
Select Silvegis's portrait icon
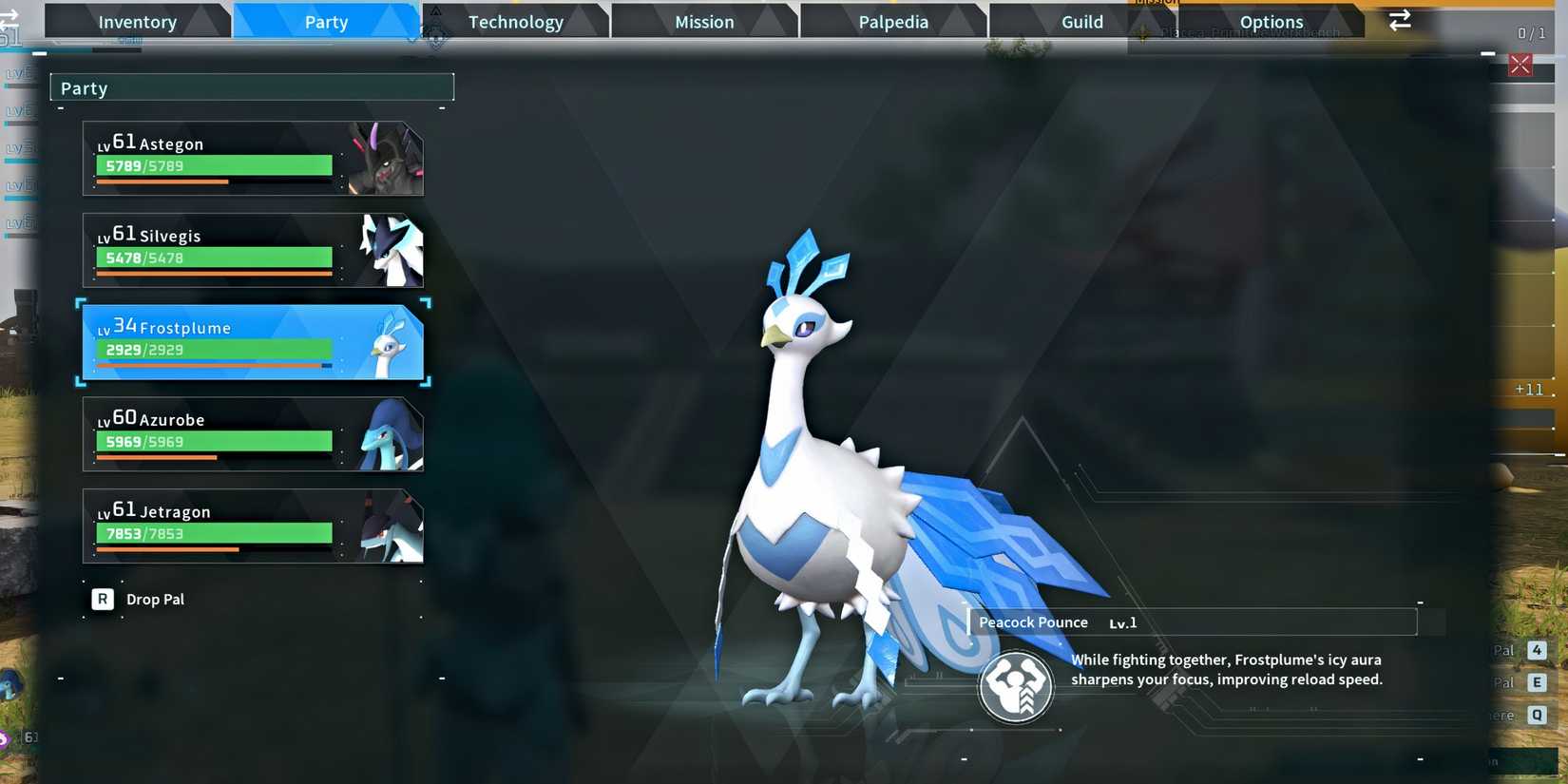tap(389, 251)
